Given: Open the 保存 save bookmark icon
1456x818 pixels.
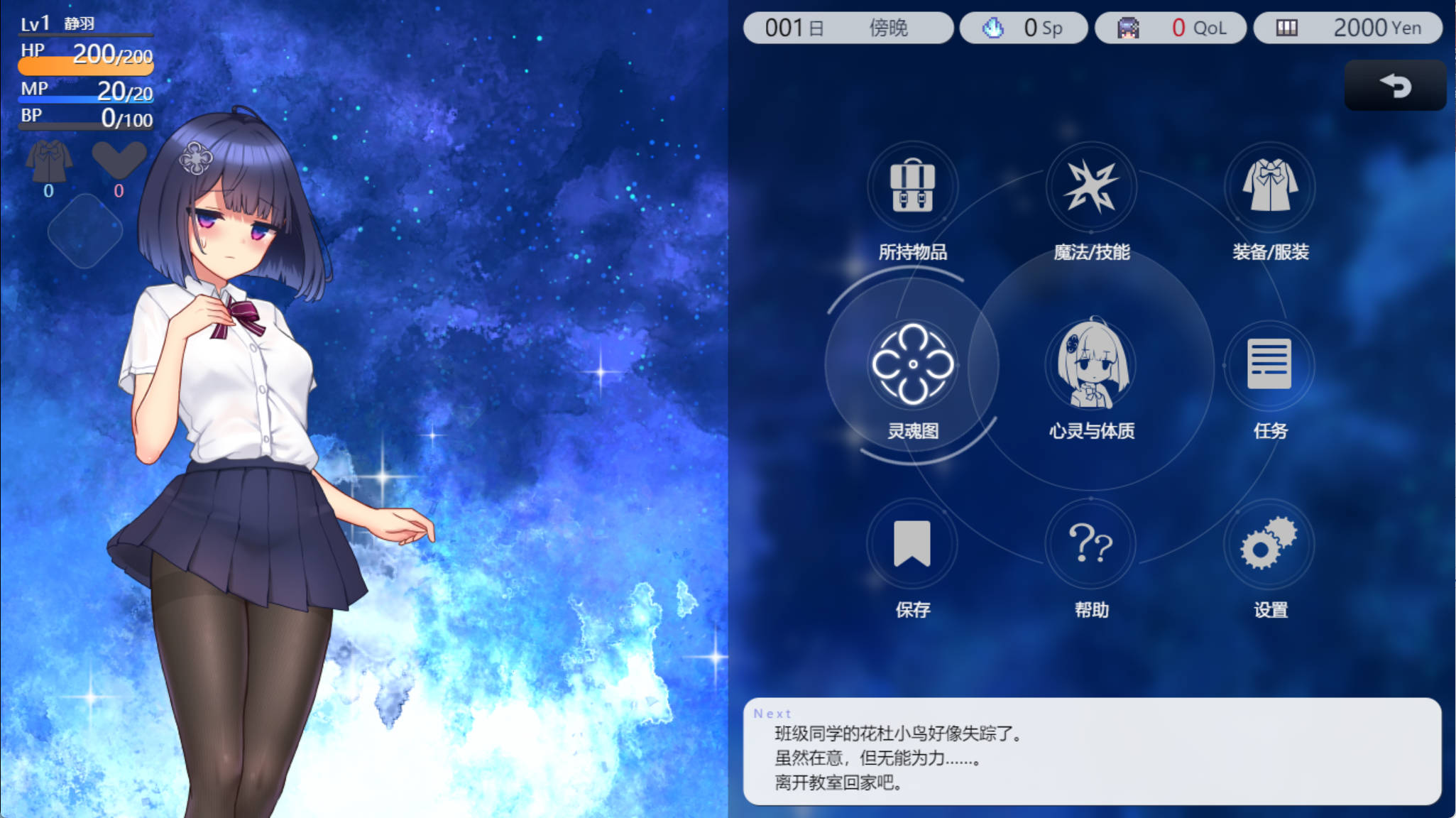Looking at the screenshot, I should point(913,543).
